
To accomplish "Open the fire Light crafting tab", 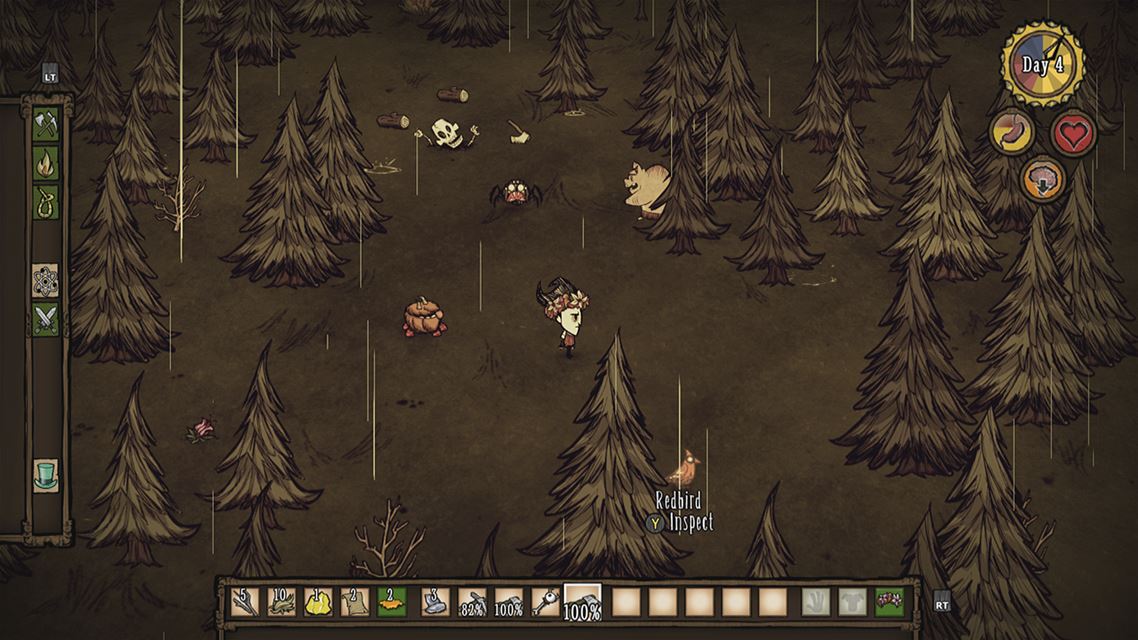I will pos(46,163).
